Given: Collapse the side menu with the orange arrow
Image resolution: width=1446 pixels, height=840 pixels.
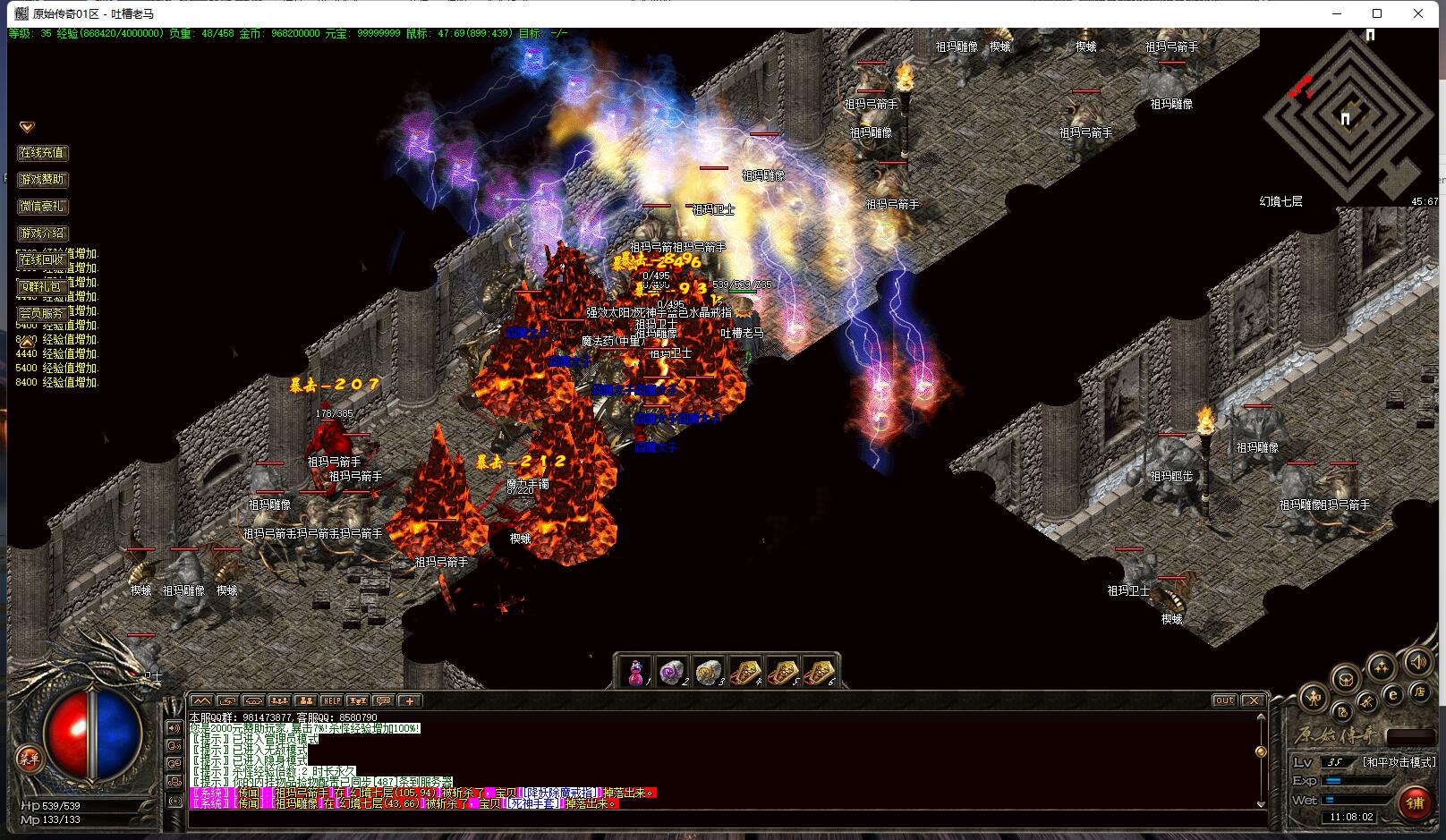Looking at the screenshot, I should [27, 128].
